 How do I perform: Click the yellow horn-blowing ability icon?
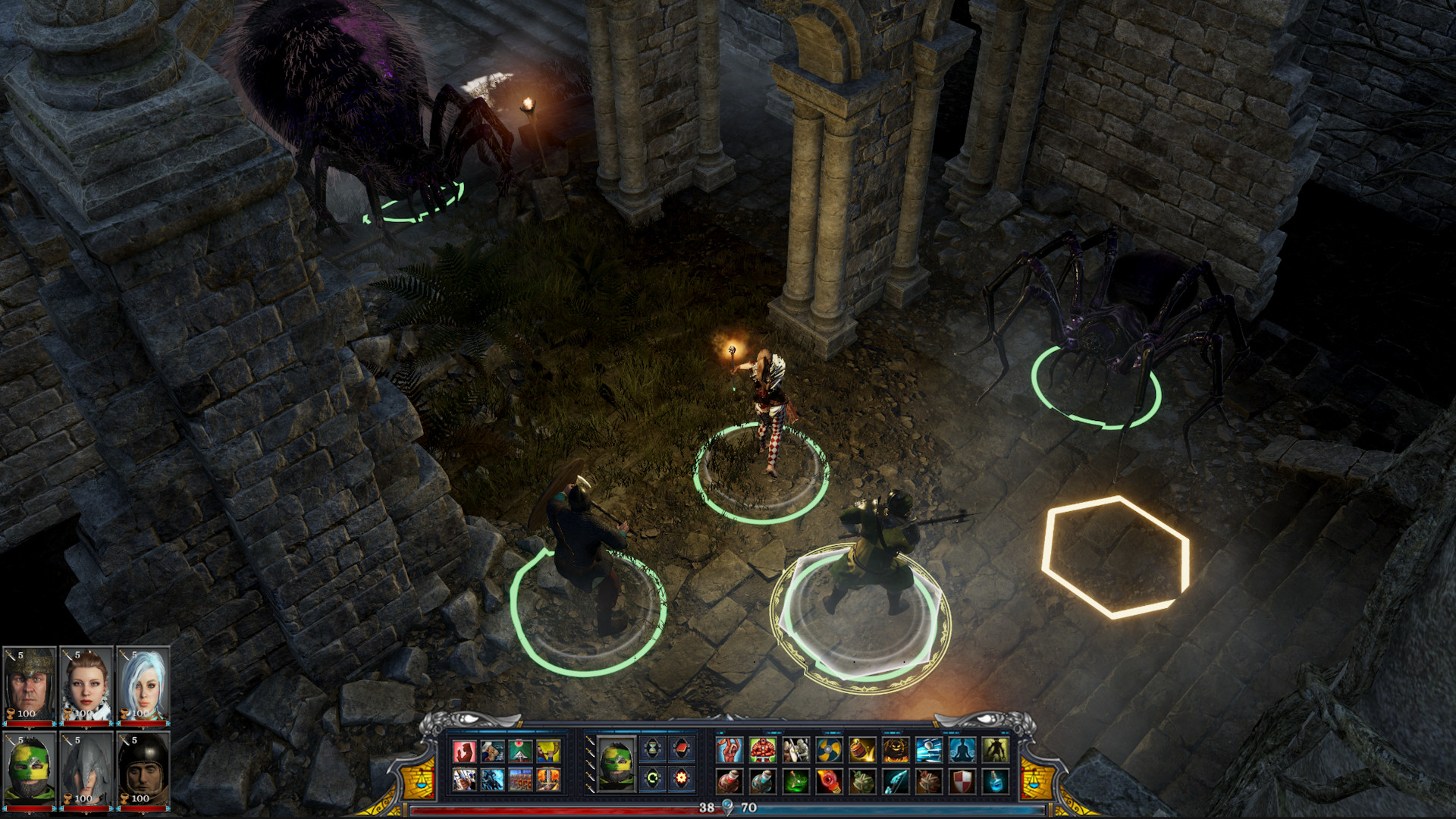coord(548,752)
